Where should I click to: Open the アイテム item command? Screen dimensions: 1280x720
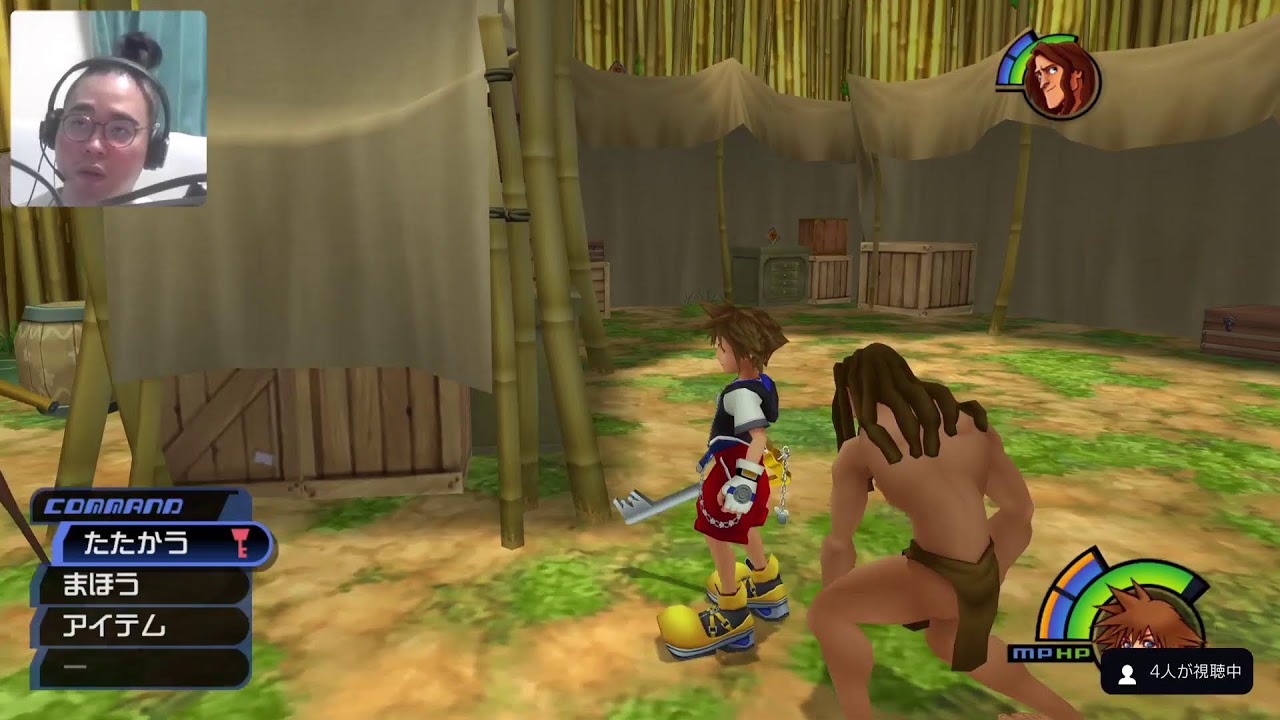coord(140,627)
